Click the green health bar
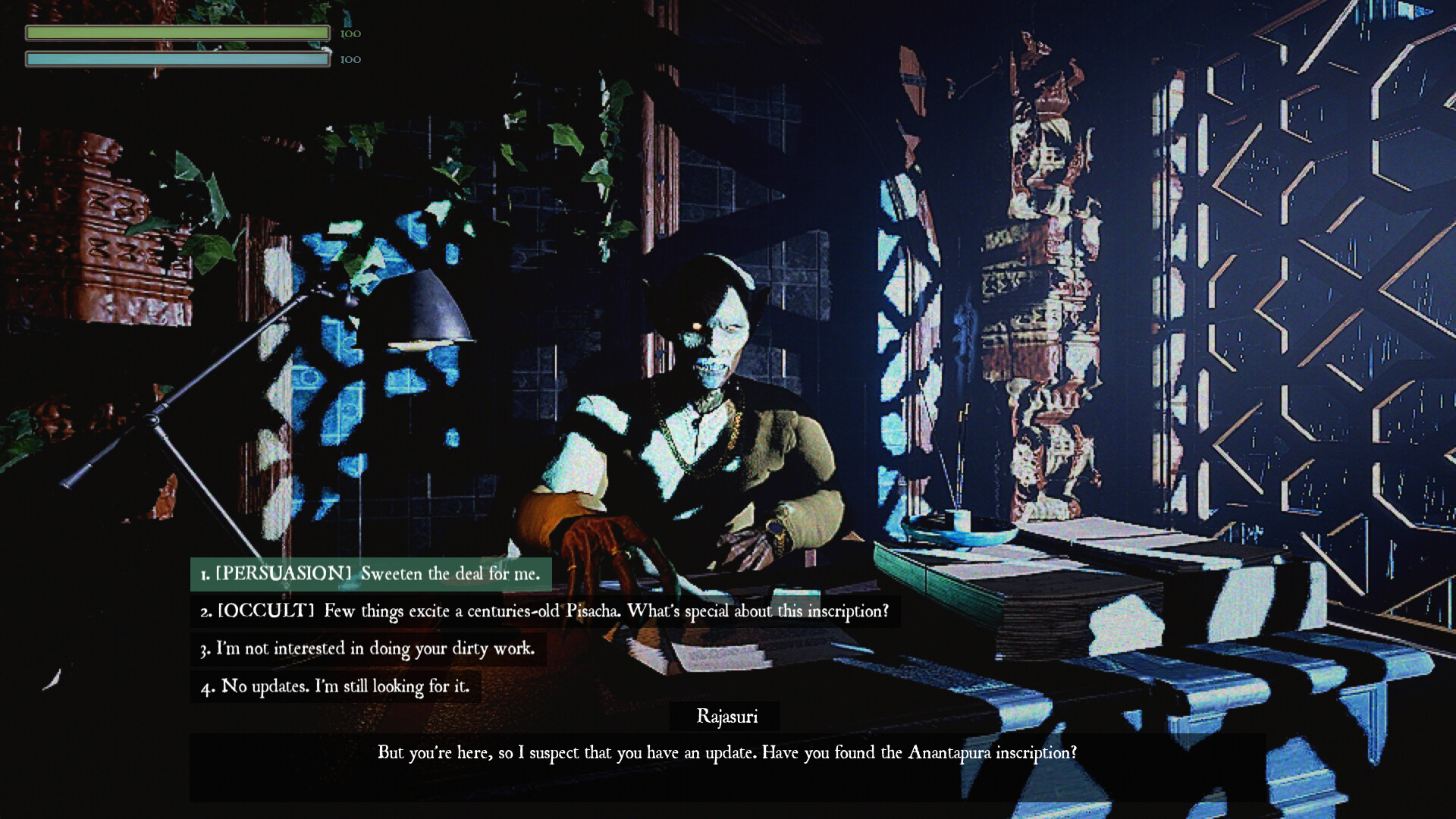 coord(177,32)
